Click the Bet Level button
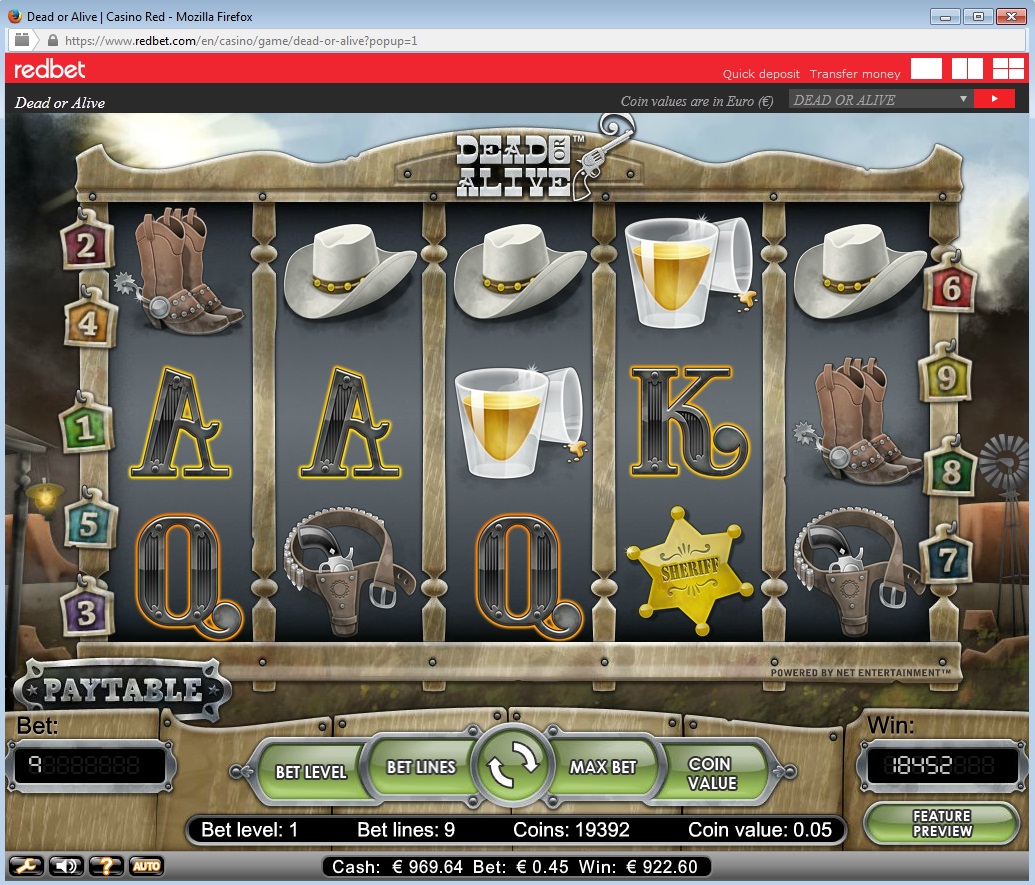 pos(310,771)
